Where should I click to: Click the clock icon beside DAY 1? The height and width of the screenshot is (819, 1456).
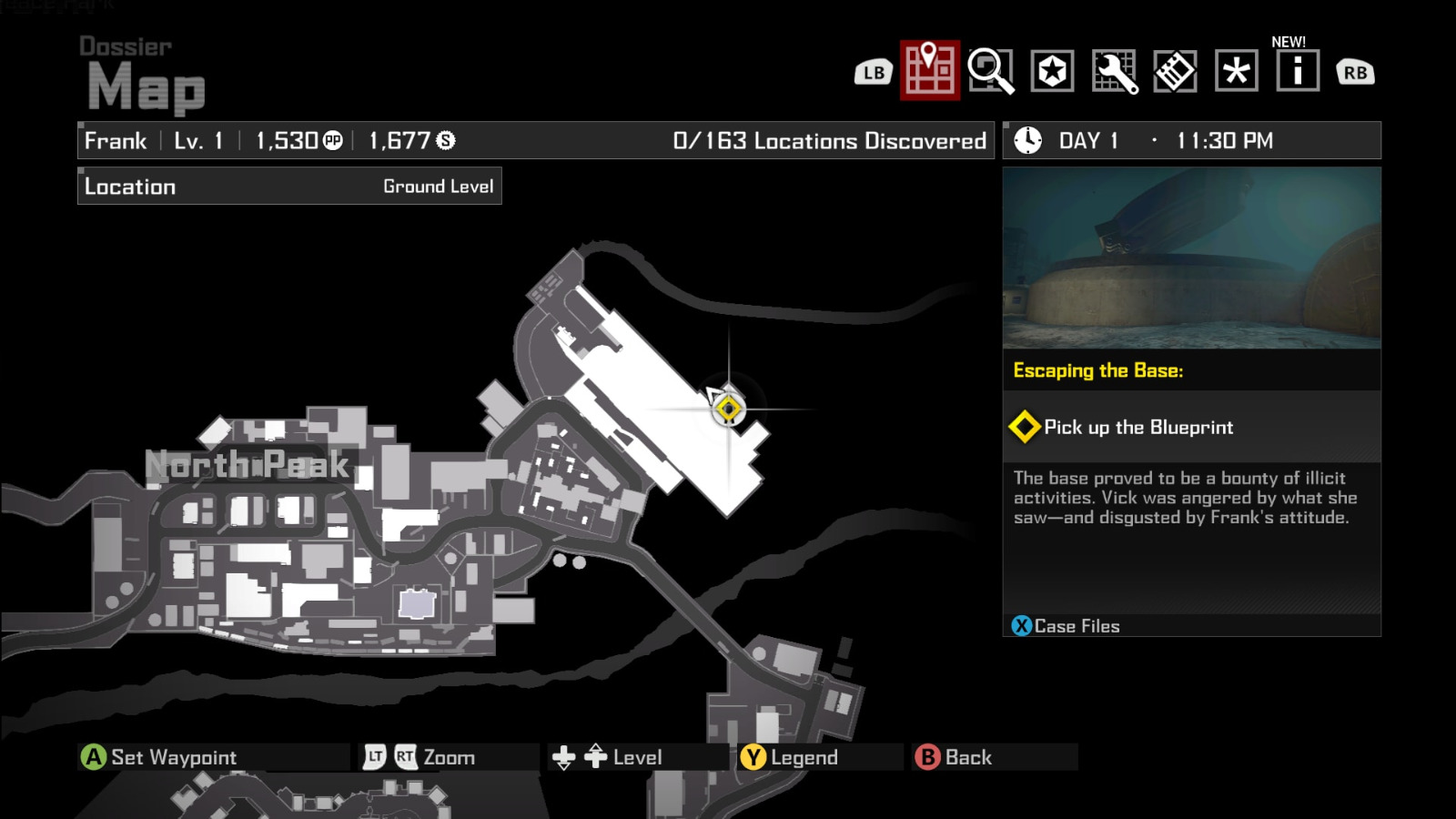click(1026, 140)
